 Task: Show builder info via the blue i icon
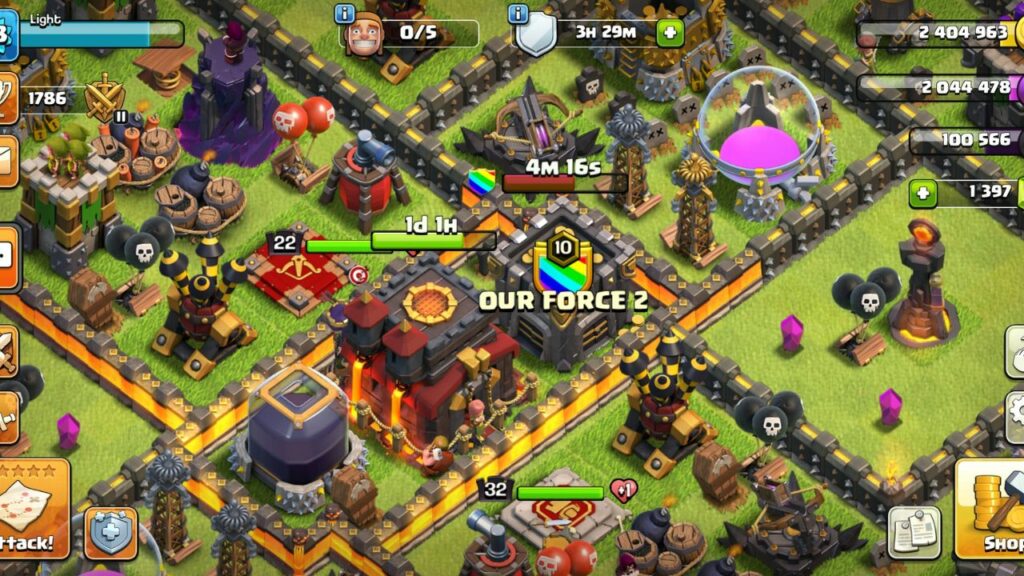tap(347, 13)
